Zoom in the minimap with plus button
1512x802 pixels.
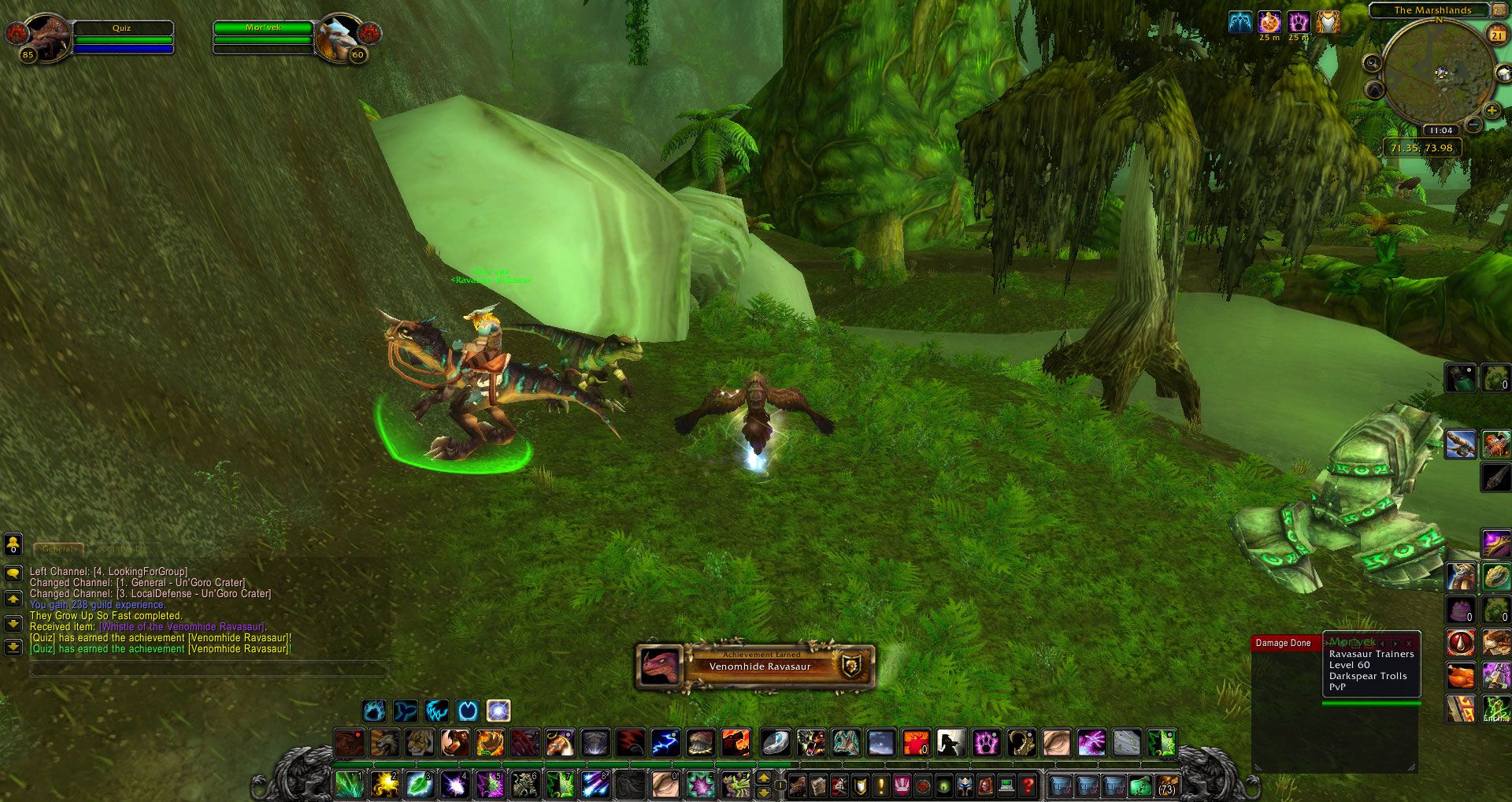[x=1491, y=110]
